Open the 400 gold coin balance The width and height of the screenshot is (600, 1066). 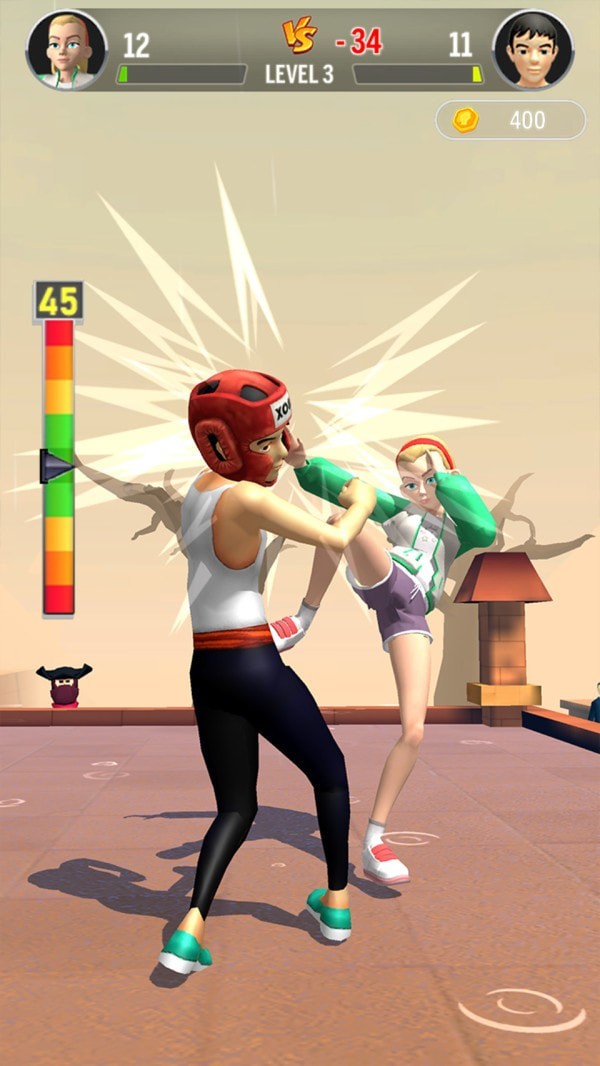click(x=510, y=120)
